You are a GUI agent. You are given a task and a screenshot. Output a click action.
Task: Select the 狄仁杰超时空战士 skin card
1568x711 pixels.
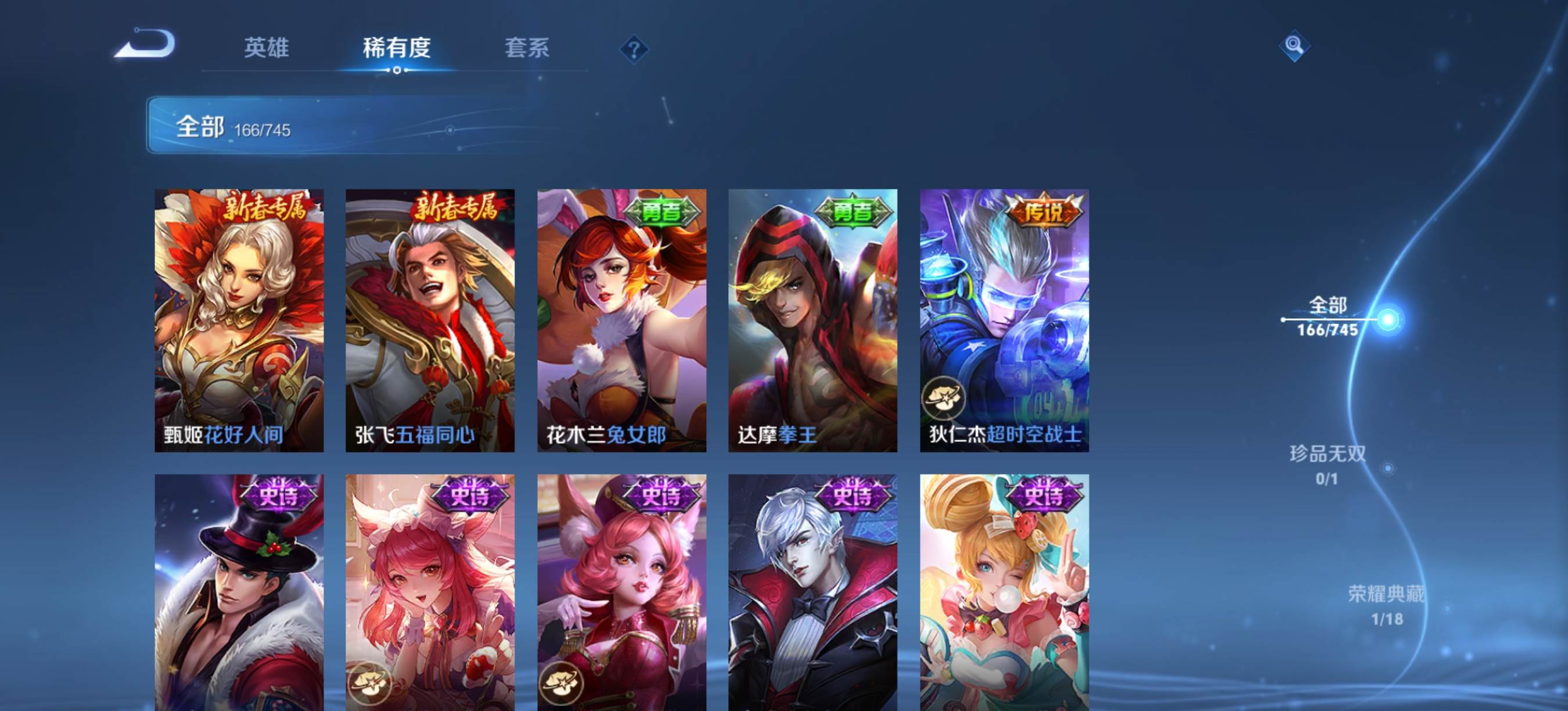(1004, 320)
